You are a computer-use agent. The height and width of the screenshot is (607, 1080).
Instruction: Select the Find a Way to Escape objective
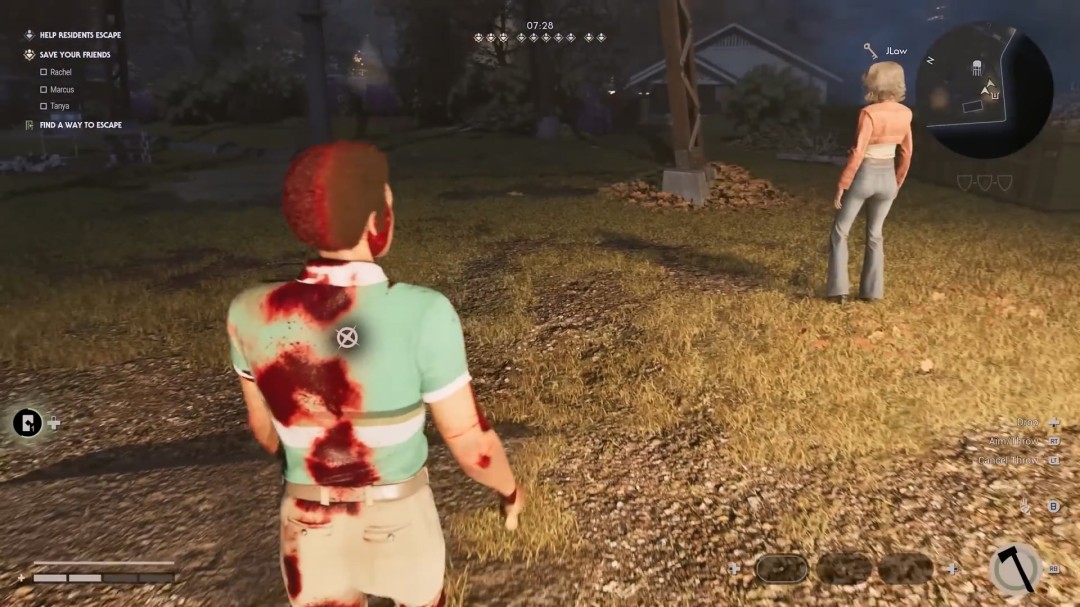coord(80,125)
